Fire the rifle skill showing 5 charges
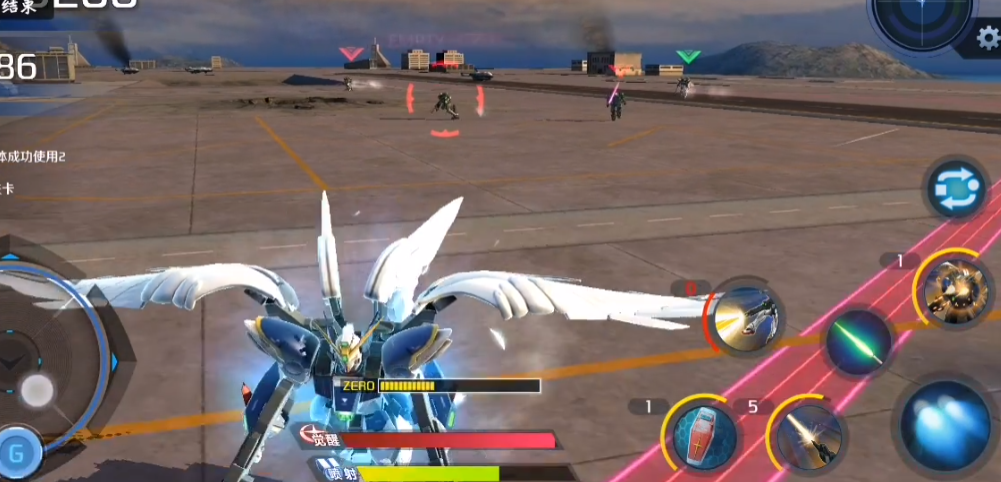The image size is (1001, 482). click(x=806, y=435)
